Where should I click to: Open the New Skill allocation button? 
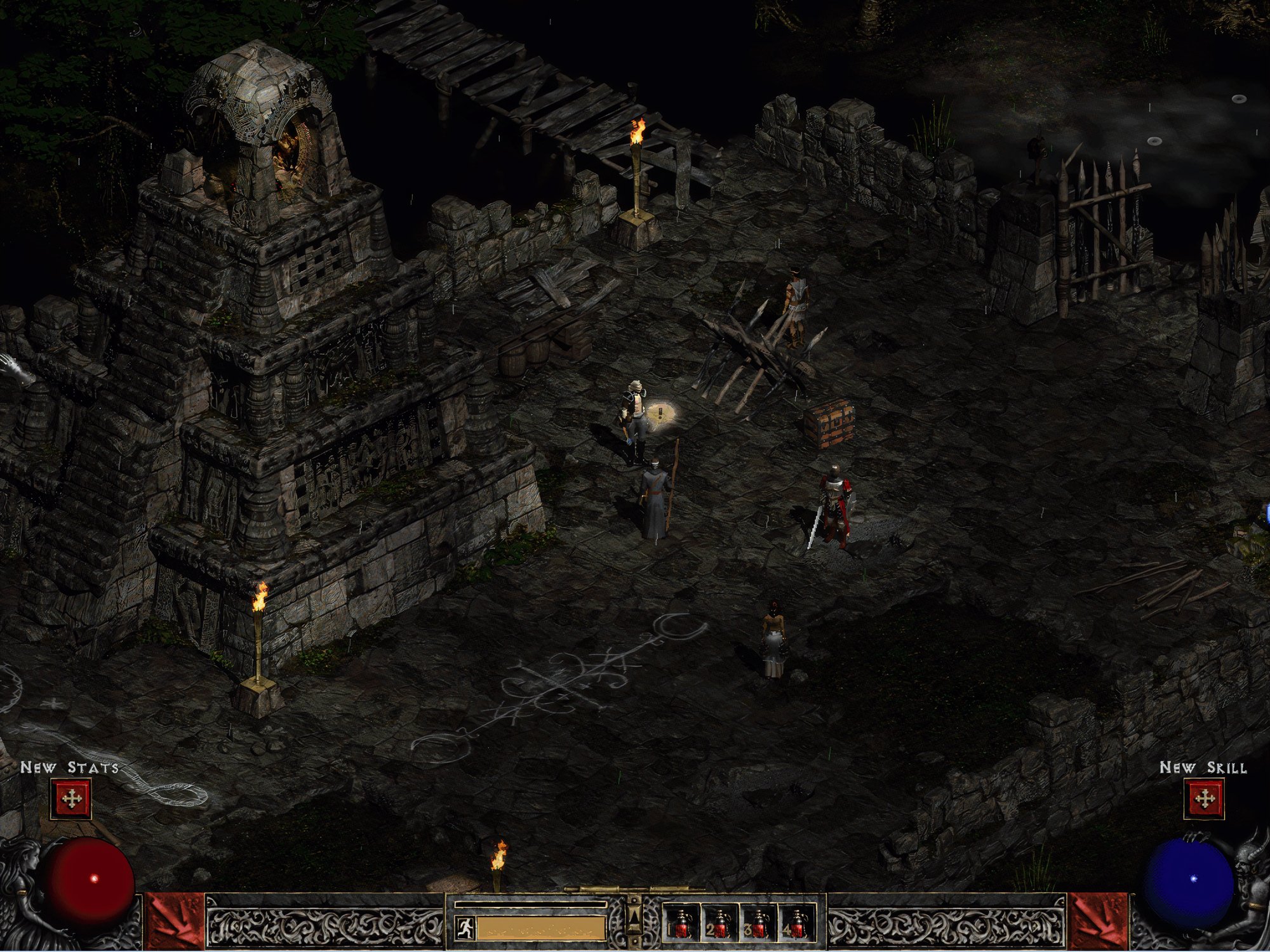click(1204, 799)
